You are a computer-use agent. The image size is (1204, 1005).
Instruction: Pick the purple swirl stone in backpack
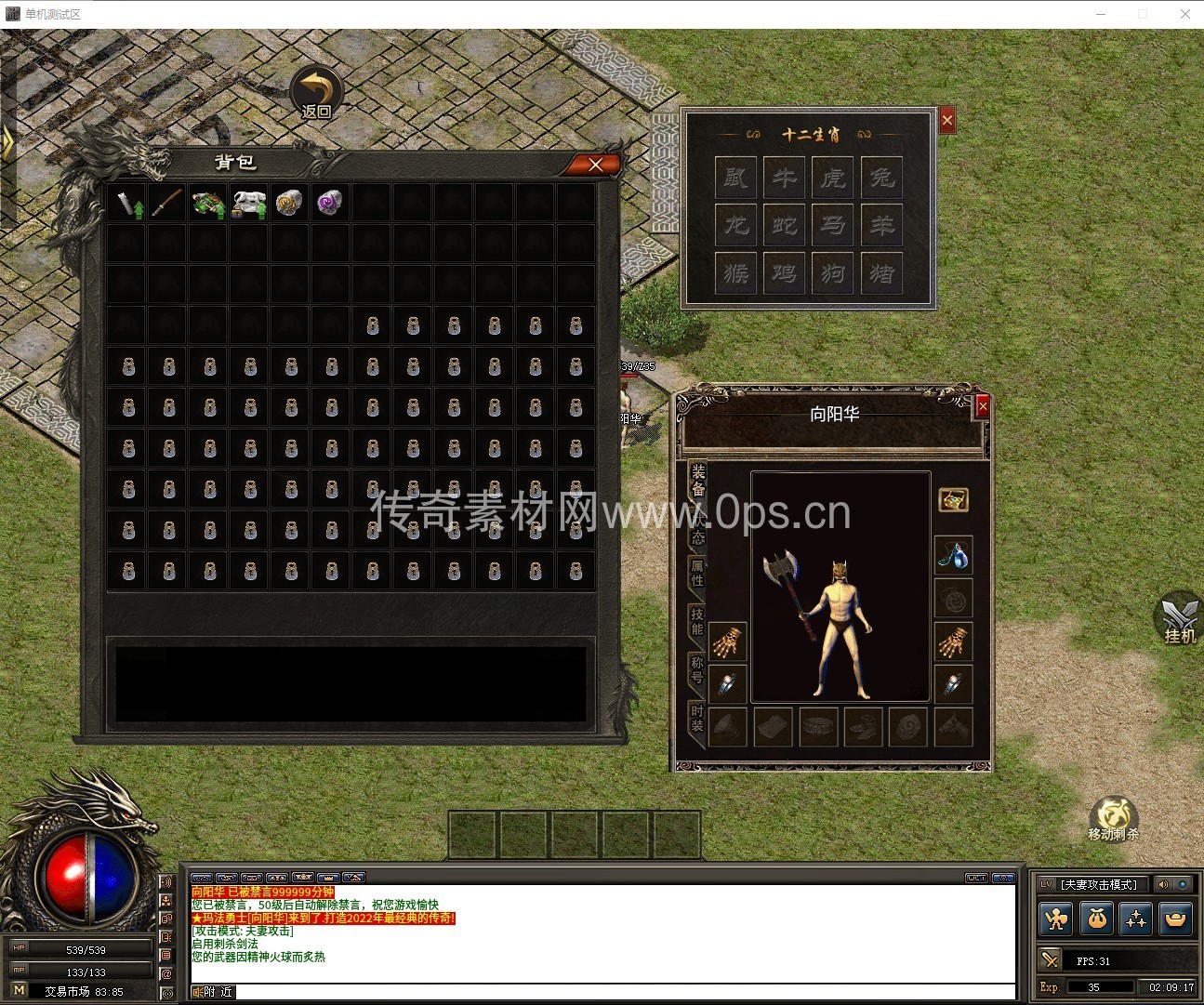point(330,202)
